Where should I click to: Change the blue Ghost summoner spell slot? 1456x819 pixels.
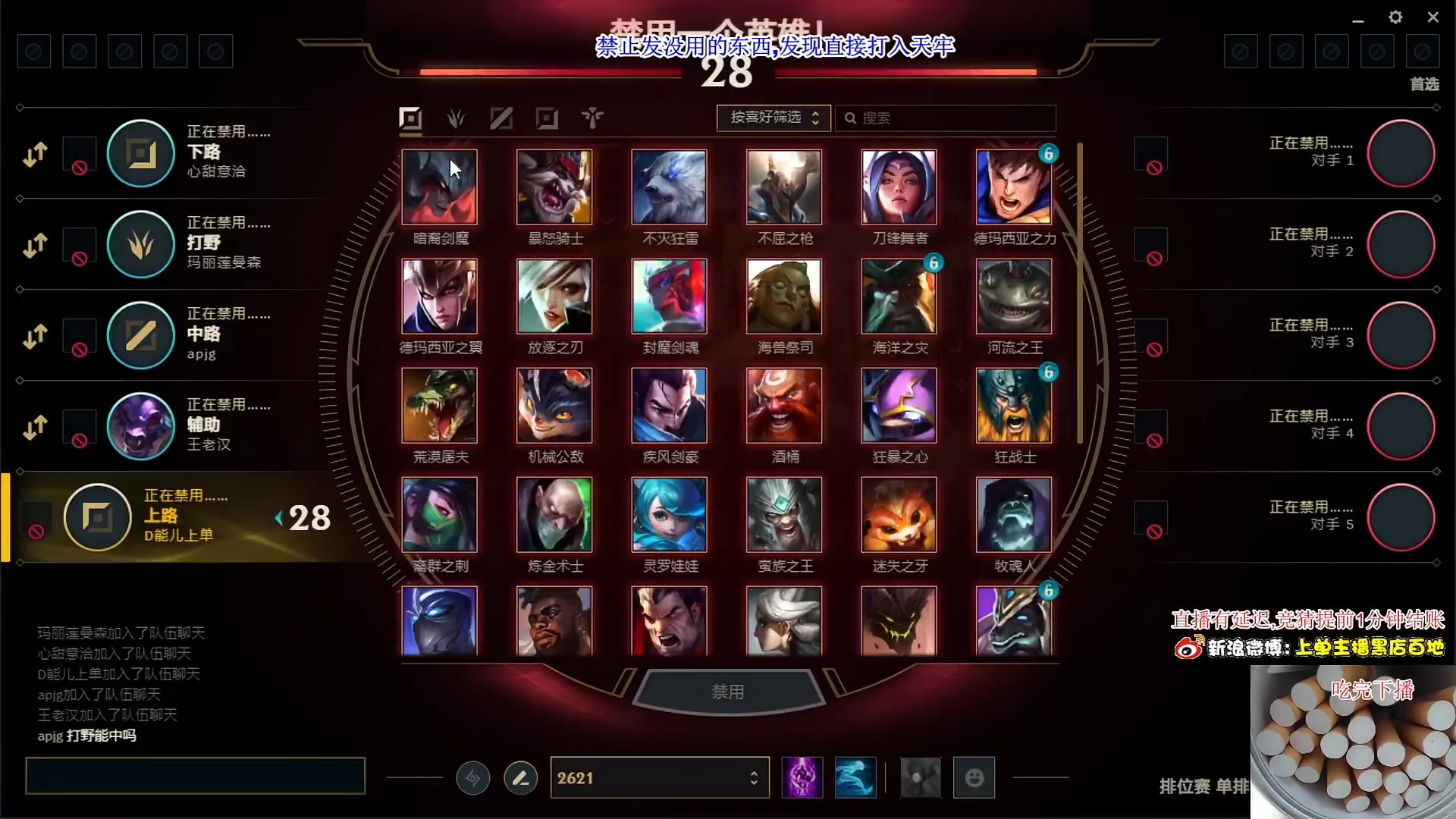855,778
